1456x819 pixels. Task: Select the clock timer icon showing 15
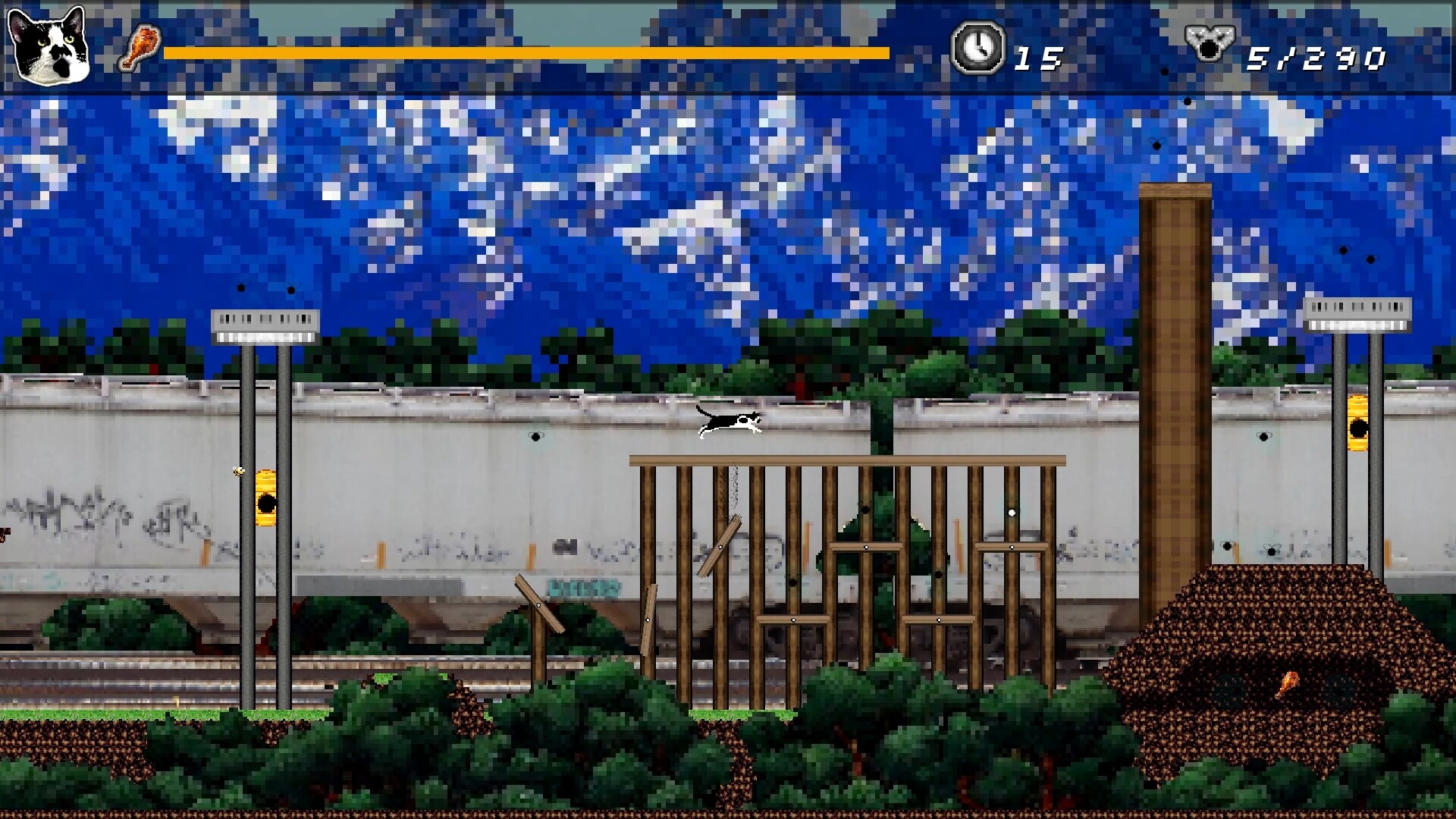tap(979, 49)
